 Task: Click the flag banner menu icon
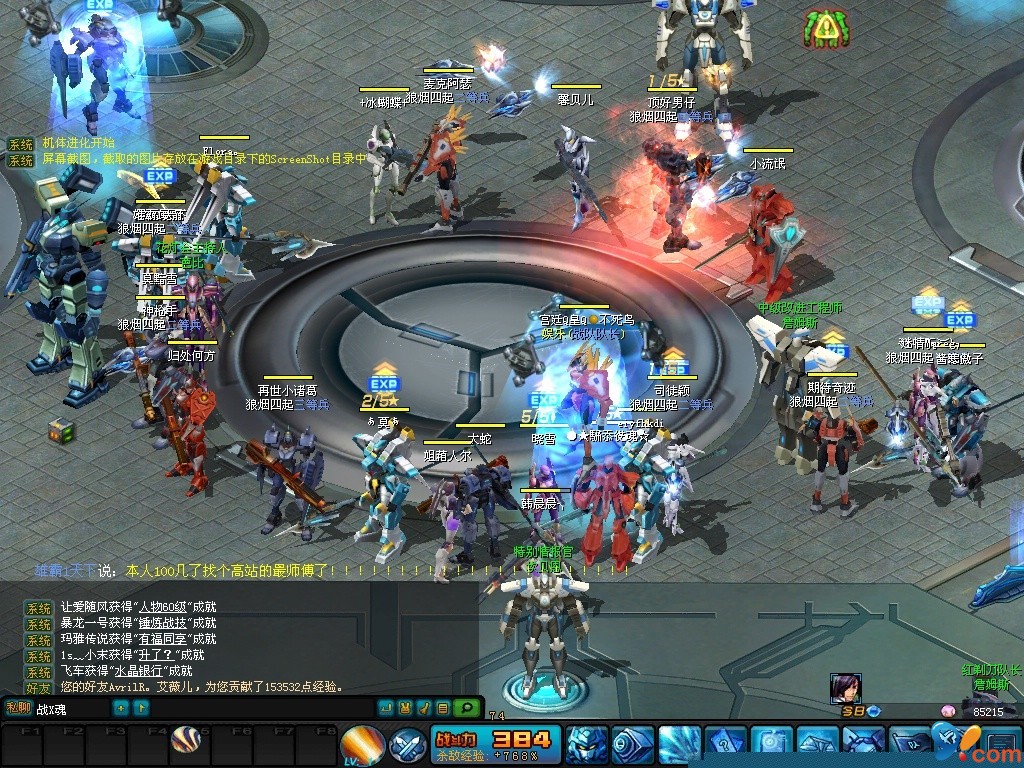909,744
